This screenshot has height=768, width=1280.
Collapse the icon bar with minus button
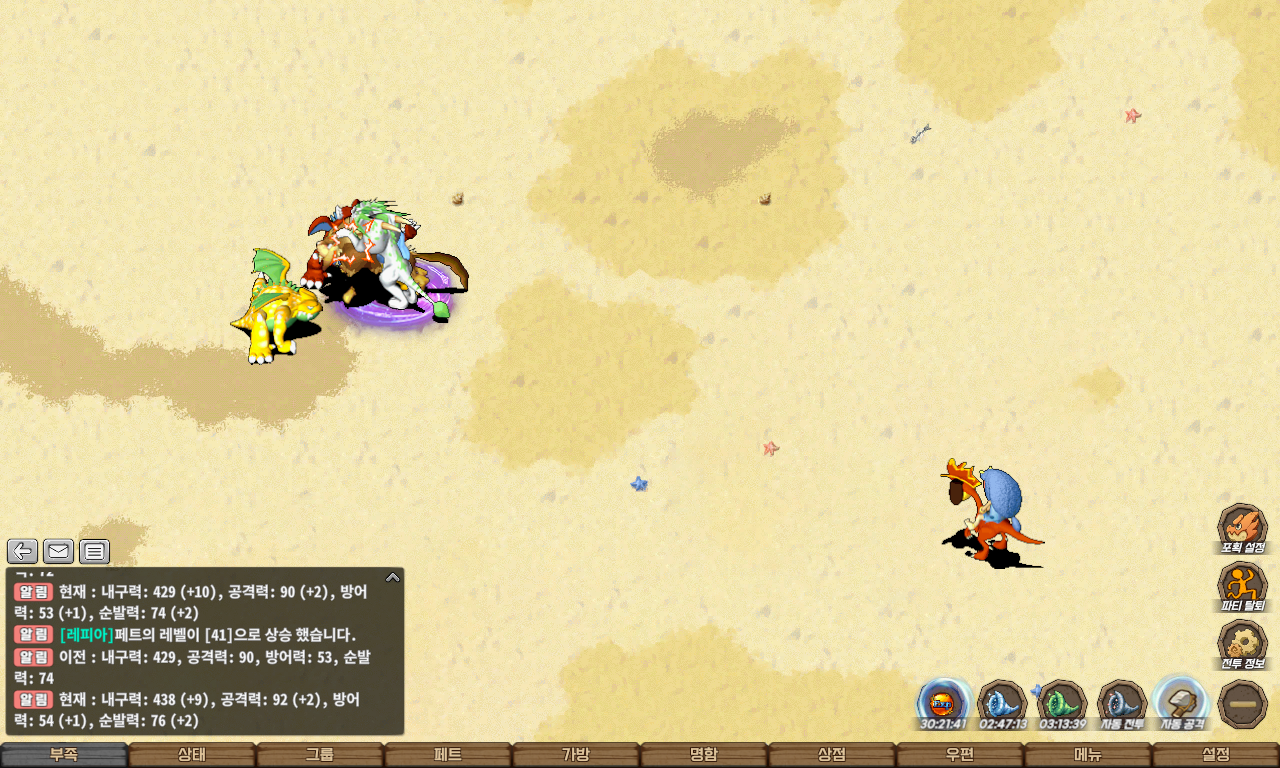1243,704
